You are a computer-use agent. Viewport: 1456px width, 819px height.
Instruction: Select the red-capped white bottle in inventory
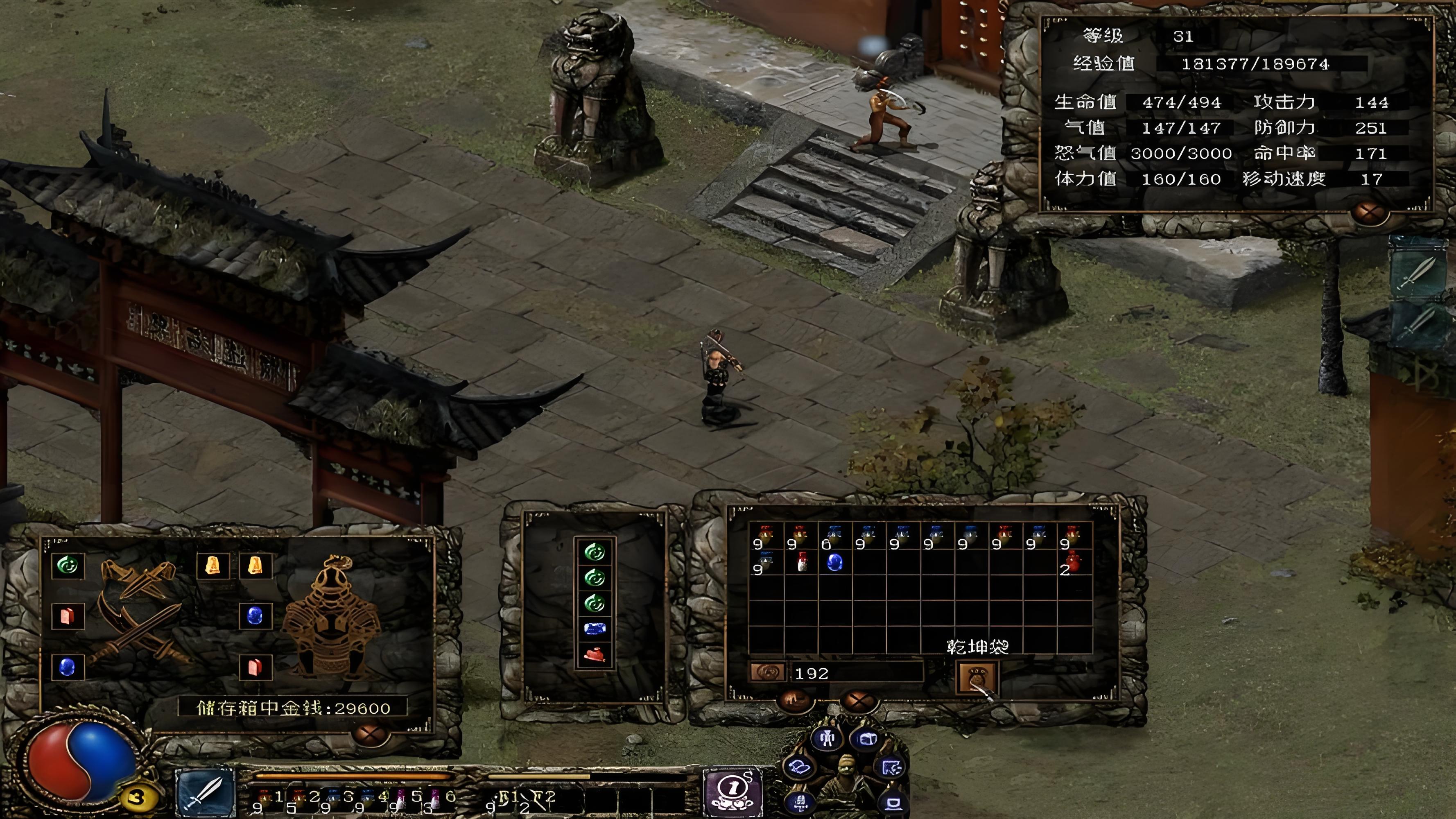(801, 562)
